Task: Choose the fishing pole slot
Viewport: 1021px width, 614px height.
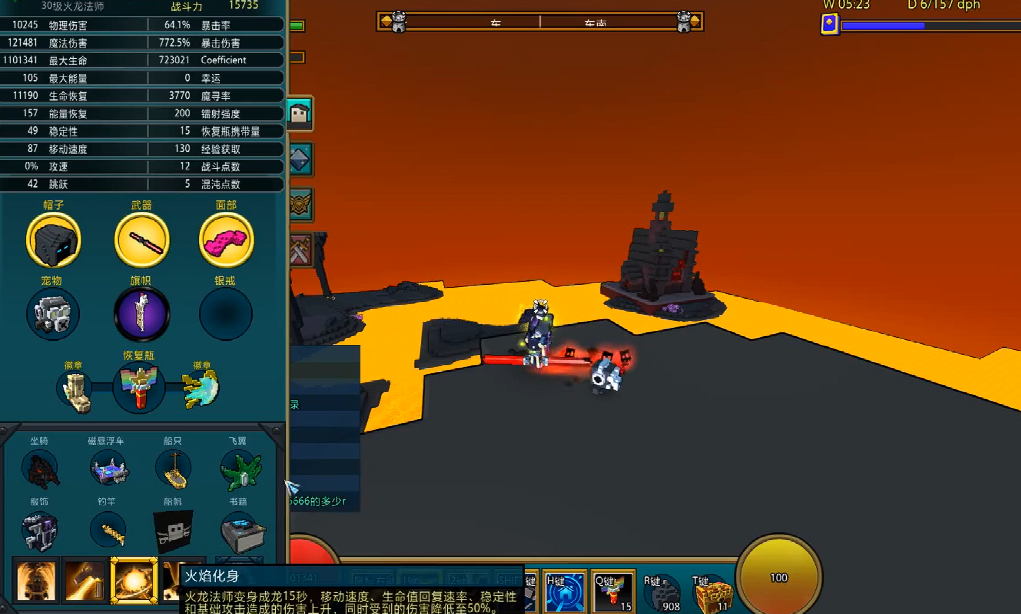Action: [x=108, y=530]
